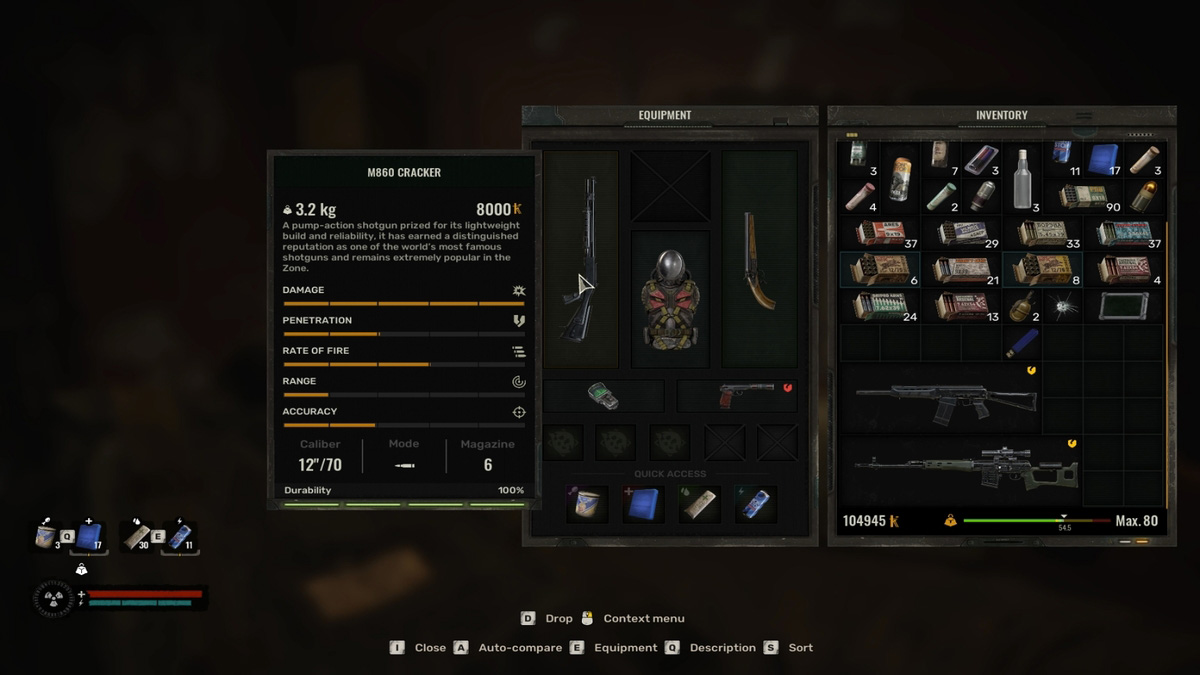Image resolution: width=1200 pixels, height=675 pixels.
Task: Select the stack of 17 blue bandages
Action: [1103, 159]
